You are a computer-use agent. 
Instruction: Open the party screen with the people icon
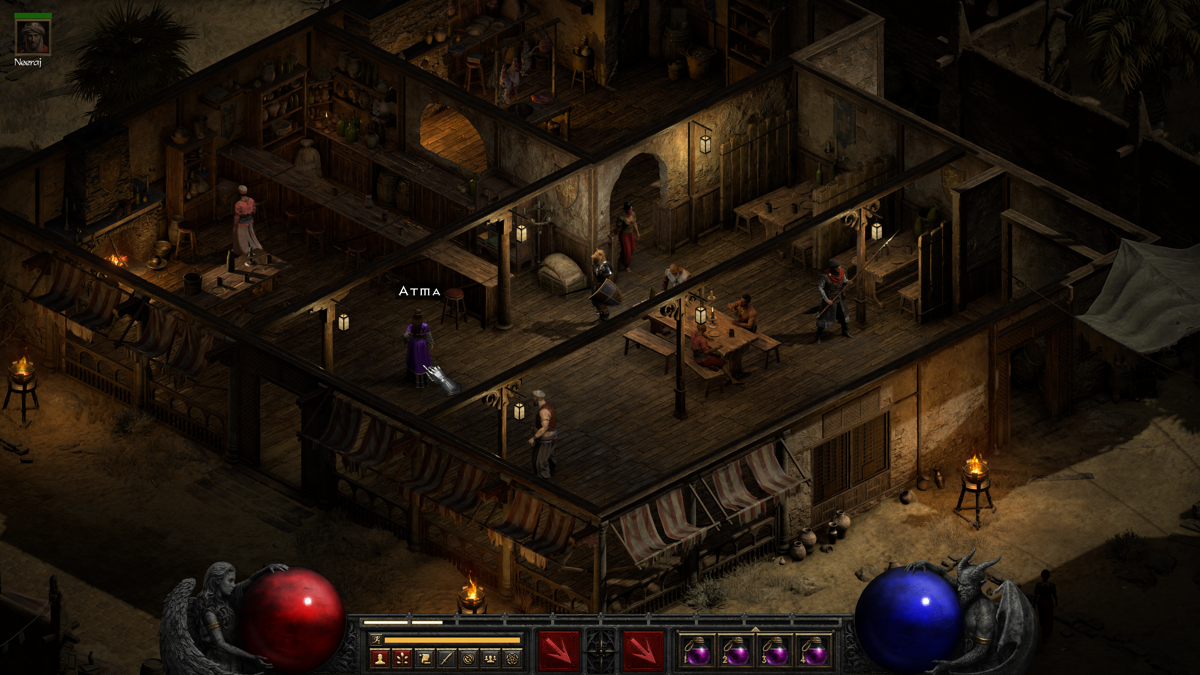coord(490,658)
